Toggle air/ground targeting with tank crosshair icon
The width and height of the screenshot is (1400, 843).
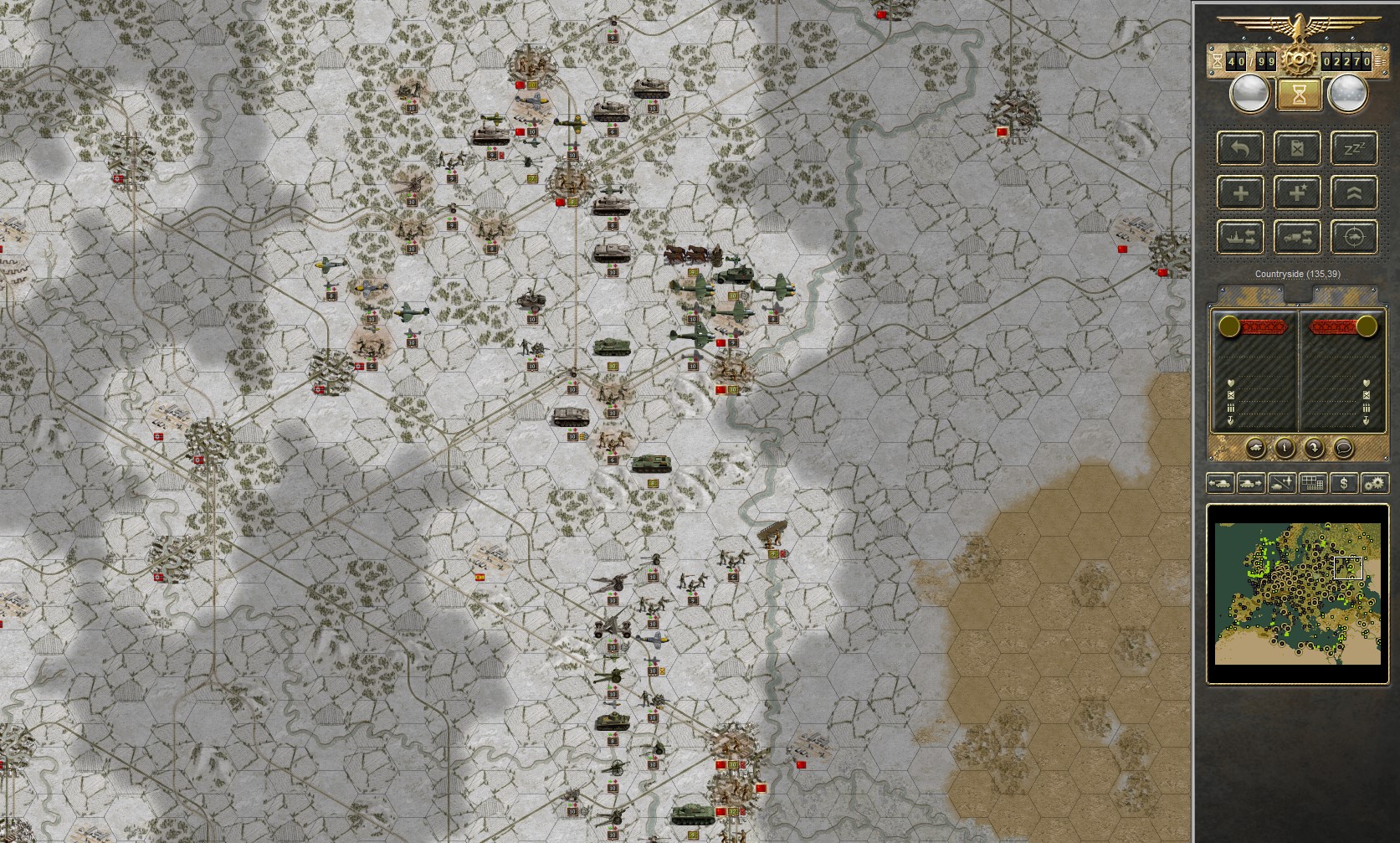(1353, 237)
